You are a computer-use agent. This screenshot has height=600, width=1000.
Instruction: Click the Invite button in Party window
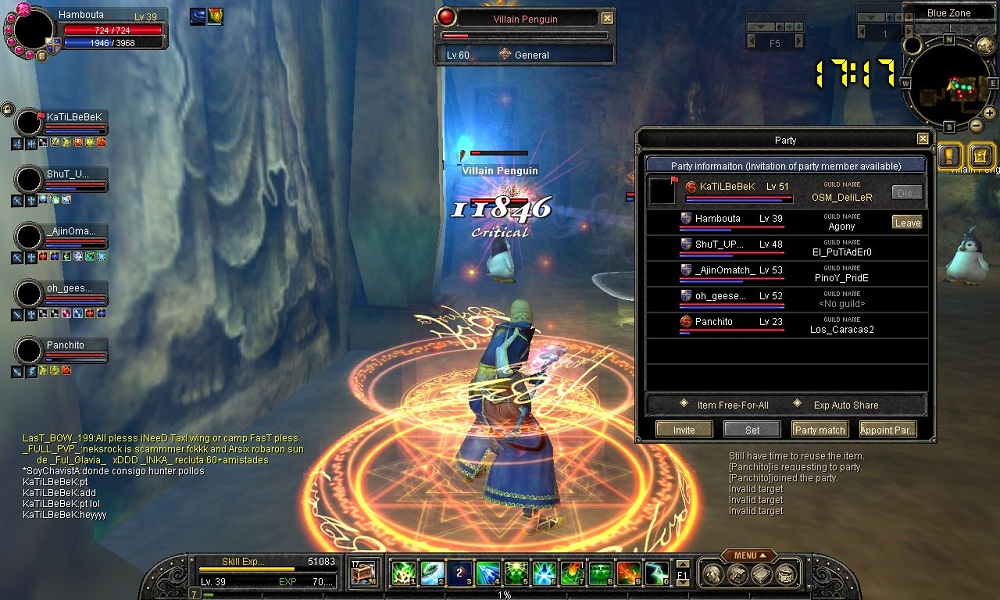pos(684,429)
